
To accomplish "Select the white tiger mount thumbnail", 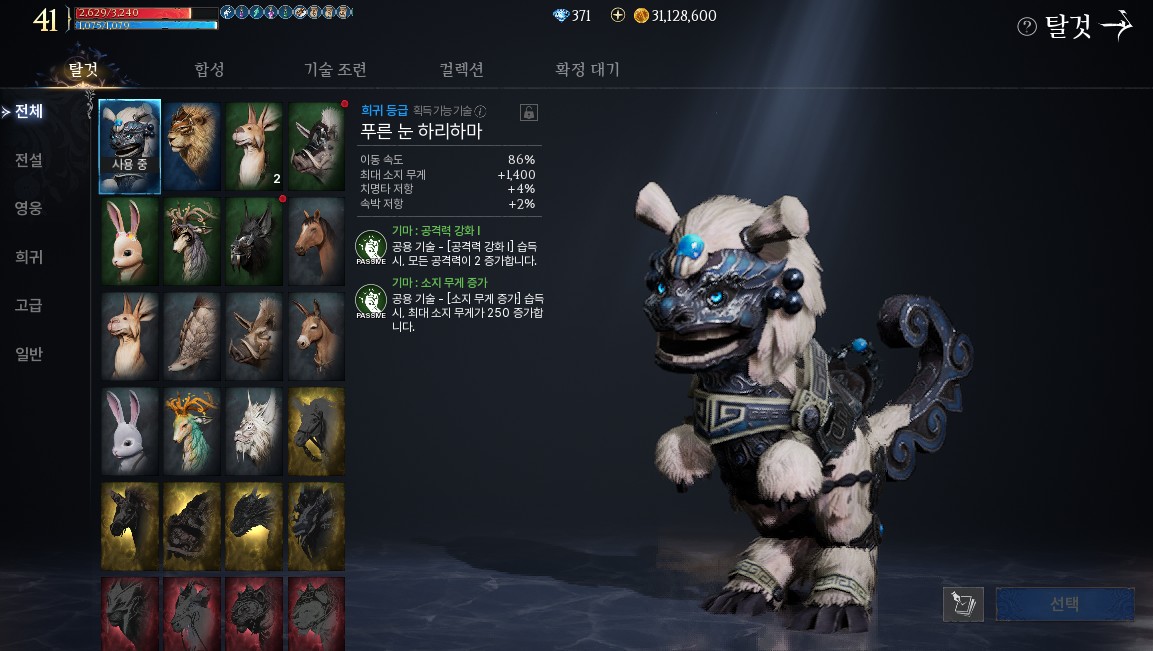I will (254, 432).
